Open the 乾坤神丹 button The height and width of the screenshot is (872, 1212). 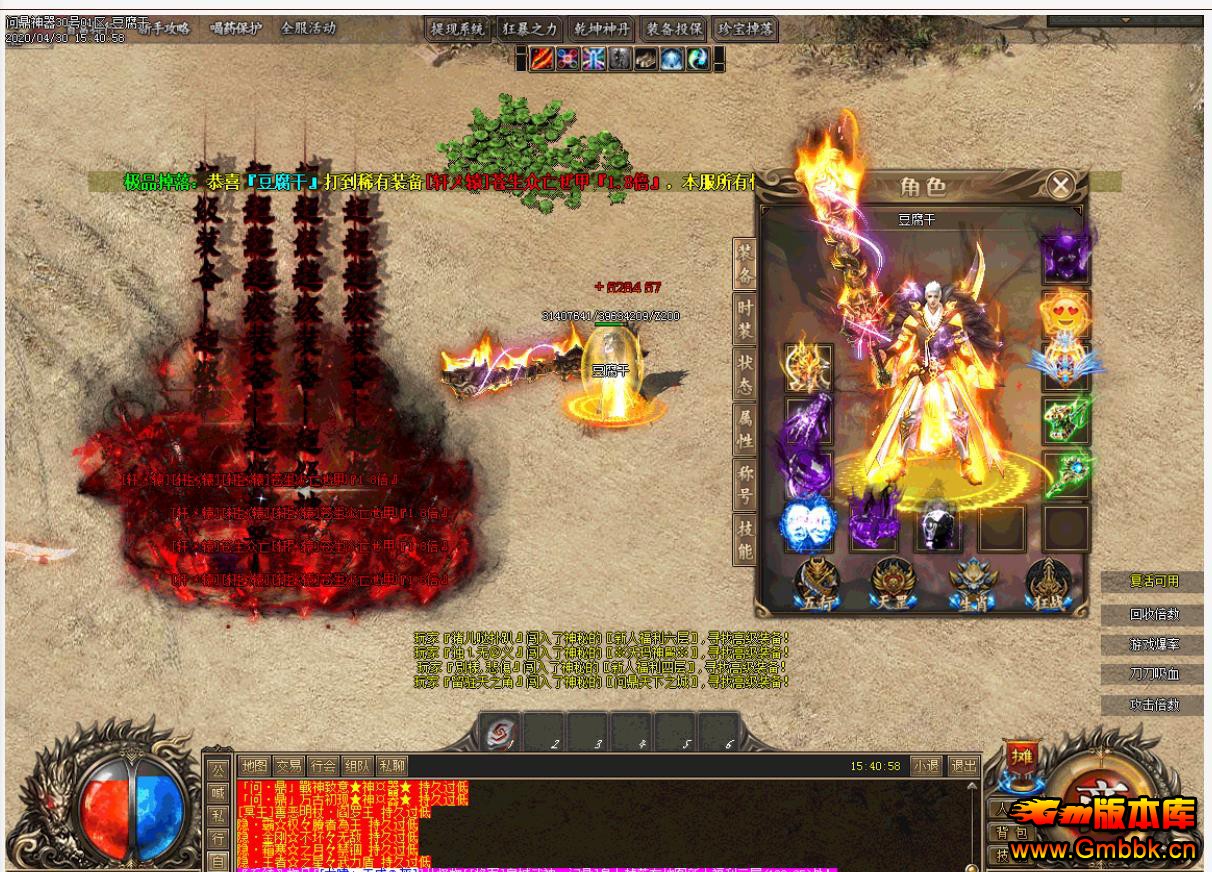click(x=601, y=29)
